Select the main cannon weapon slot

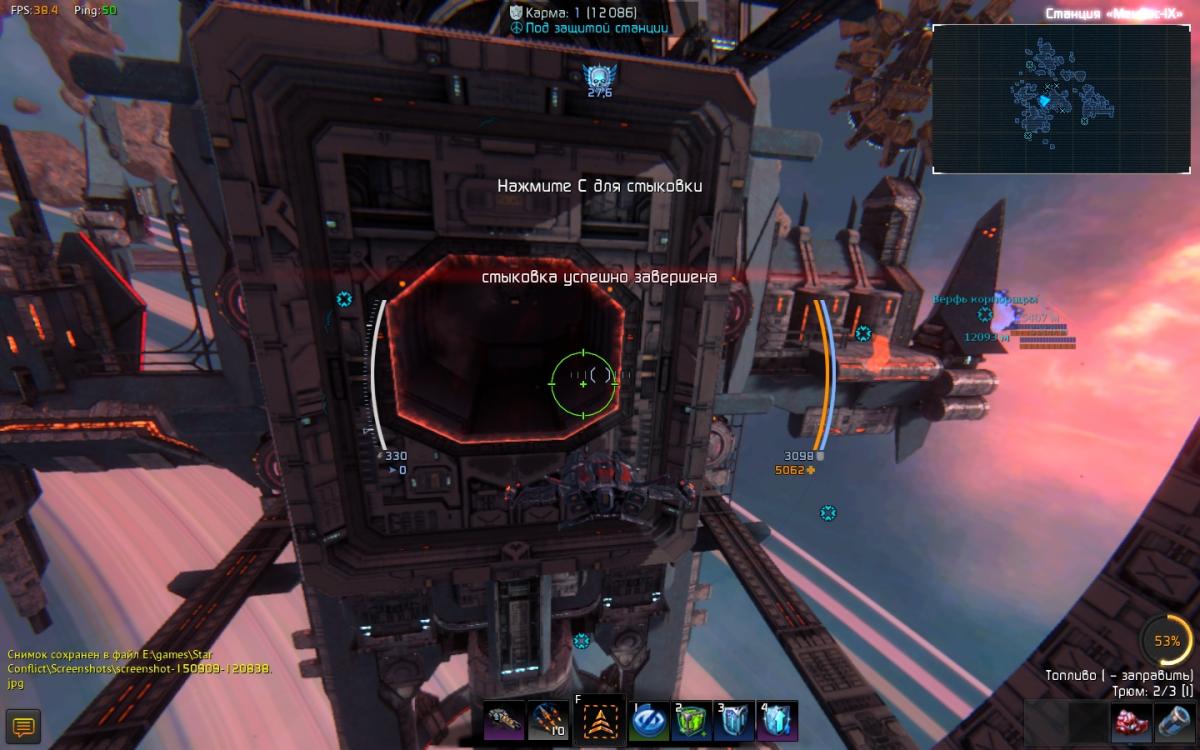coord(503,720)
